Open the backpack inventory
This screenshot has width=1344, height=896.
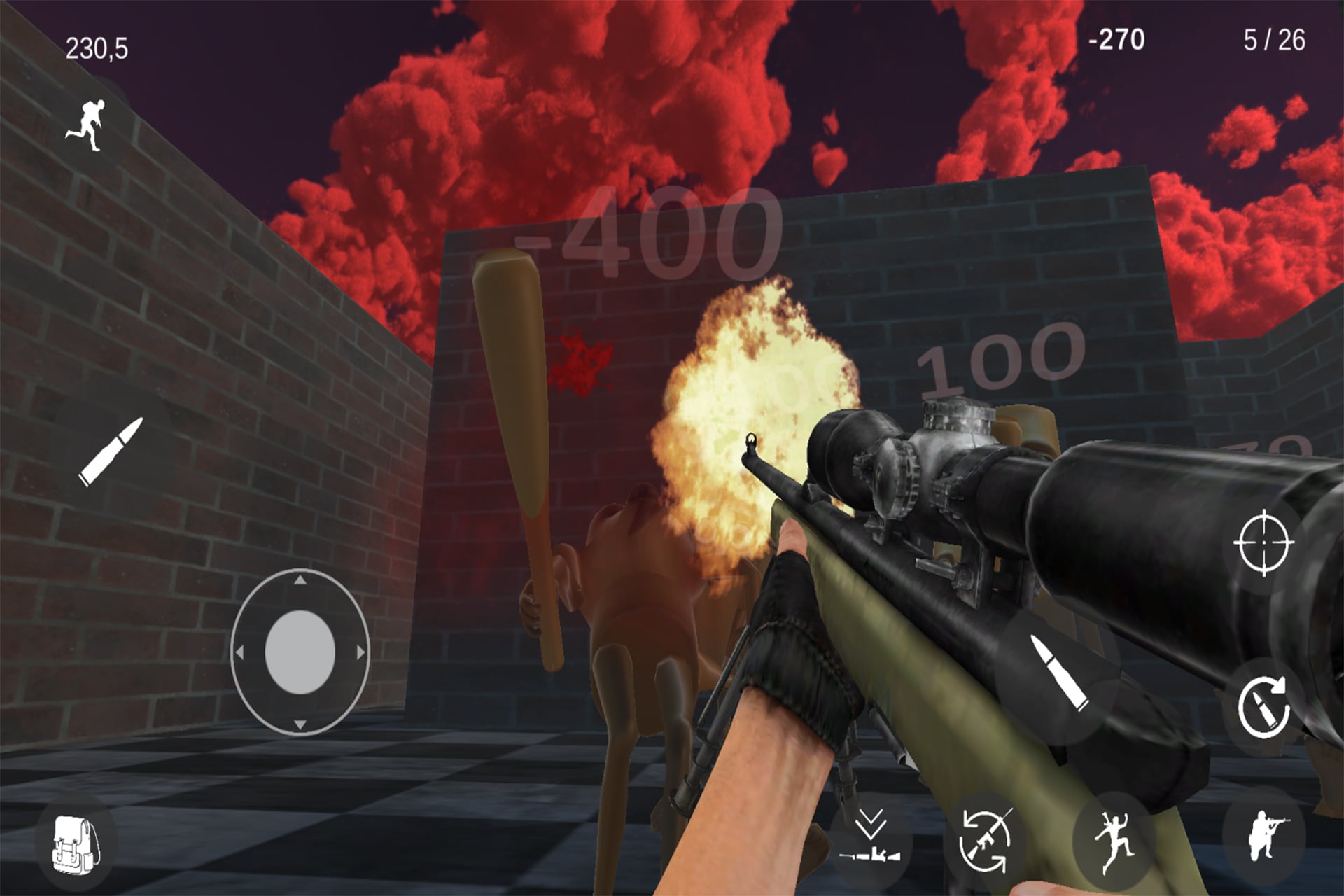click(x=76, y=846)
